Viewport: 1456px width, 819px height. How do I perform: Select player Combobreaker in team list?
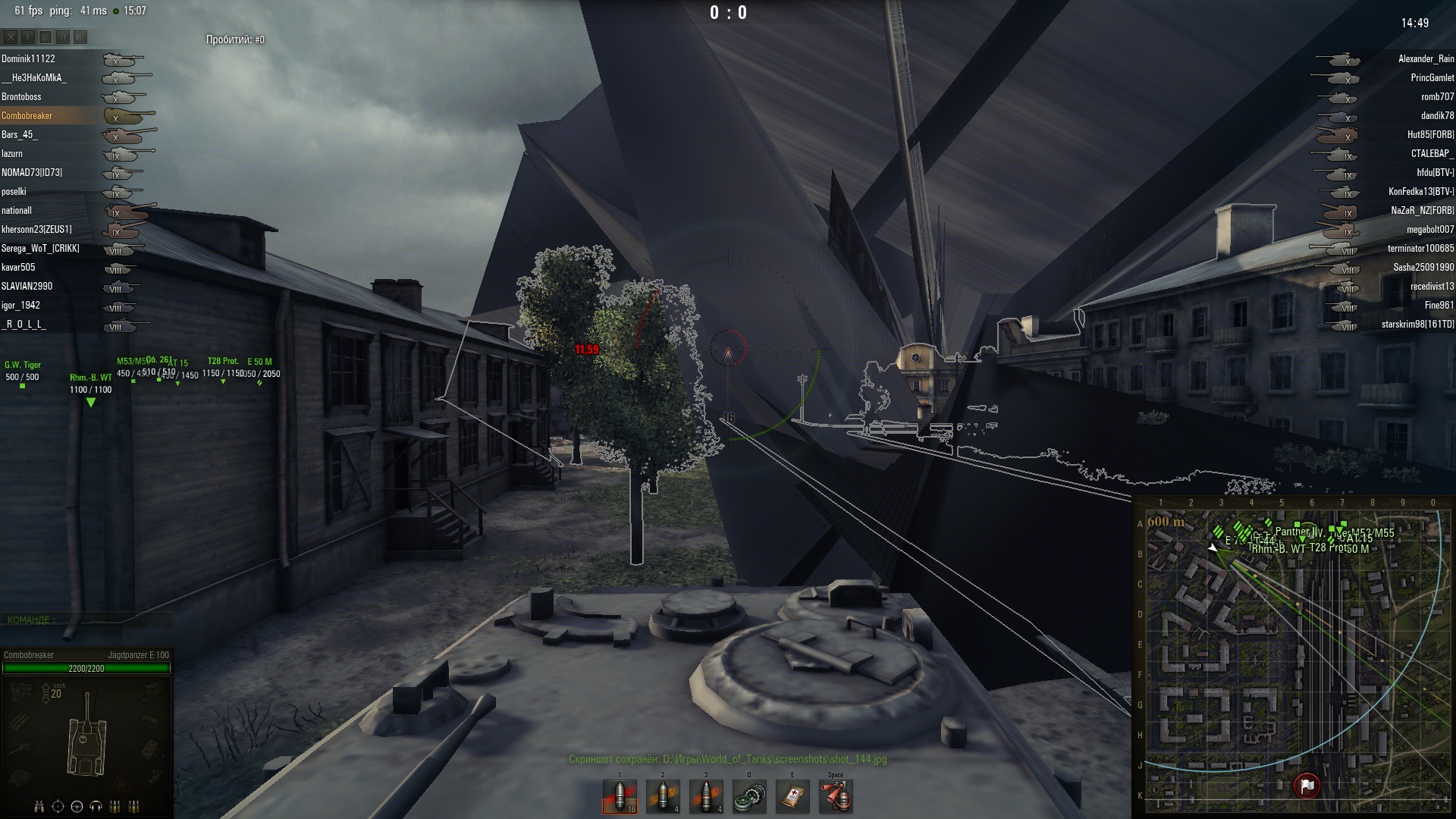[27, 116]
